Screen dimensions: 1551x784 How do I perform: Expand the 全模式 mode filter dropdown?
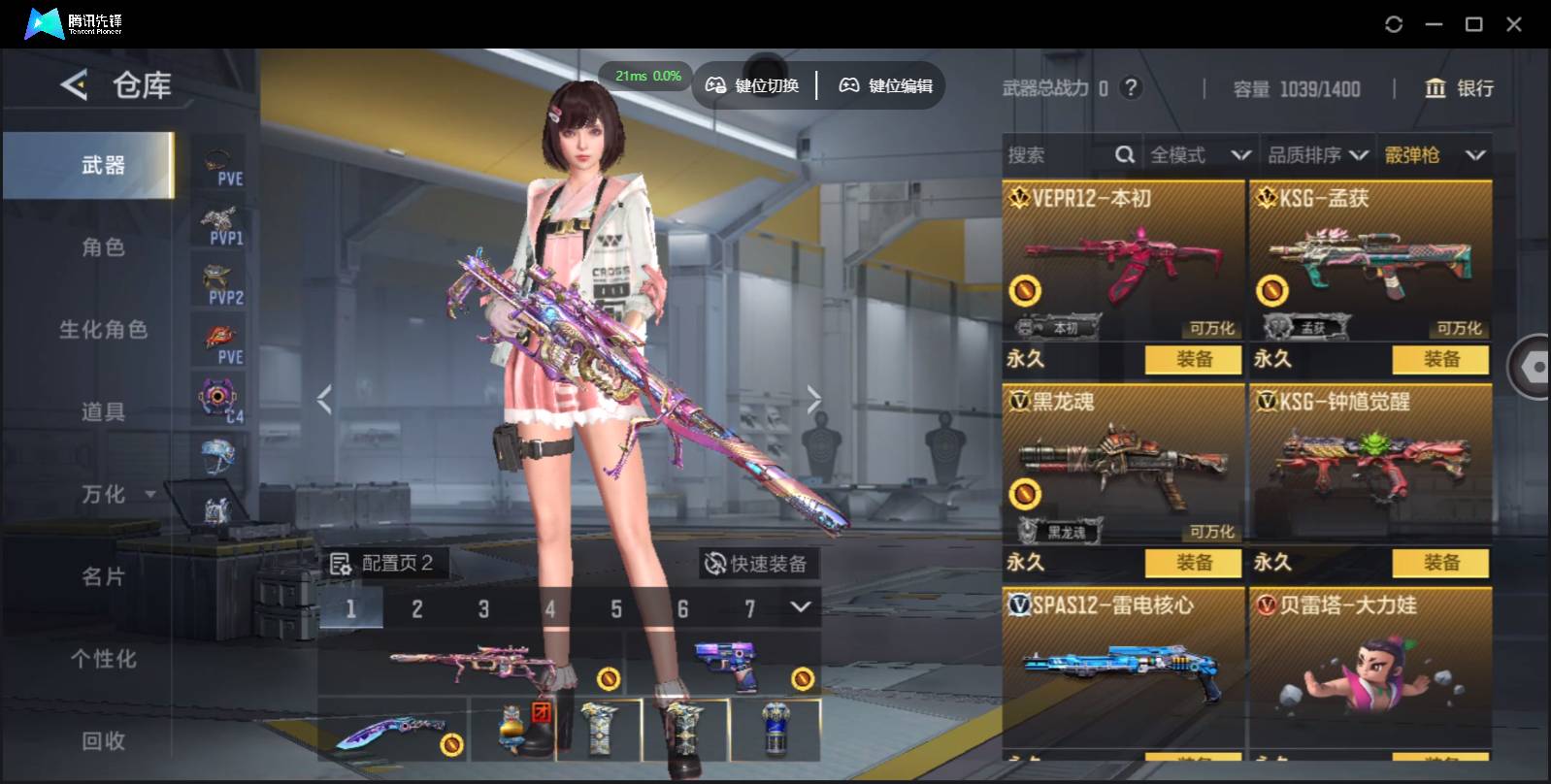pyautogui.click(x=1199, y=155)
